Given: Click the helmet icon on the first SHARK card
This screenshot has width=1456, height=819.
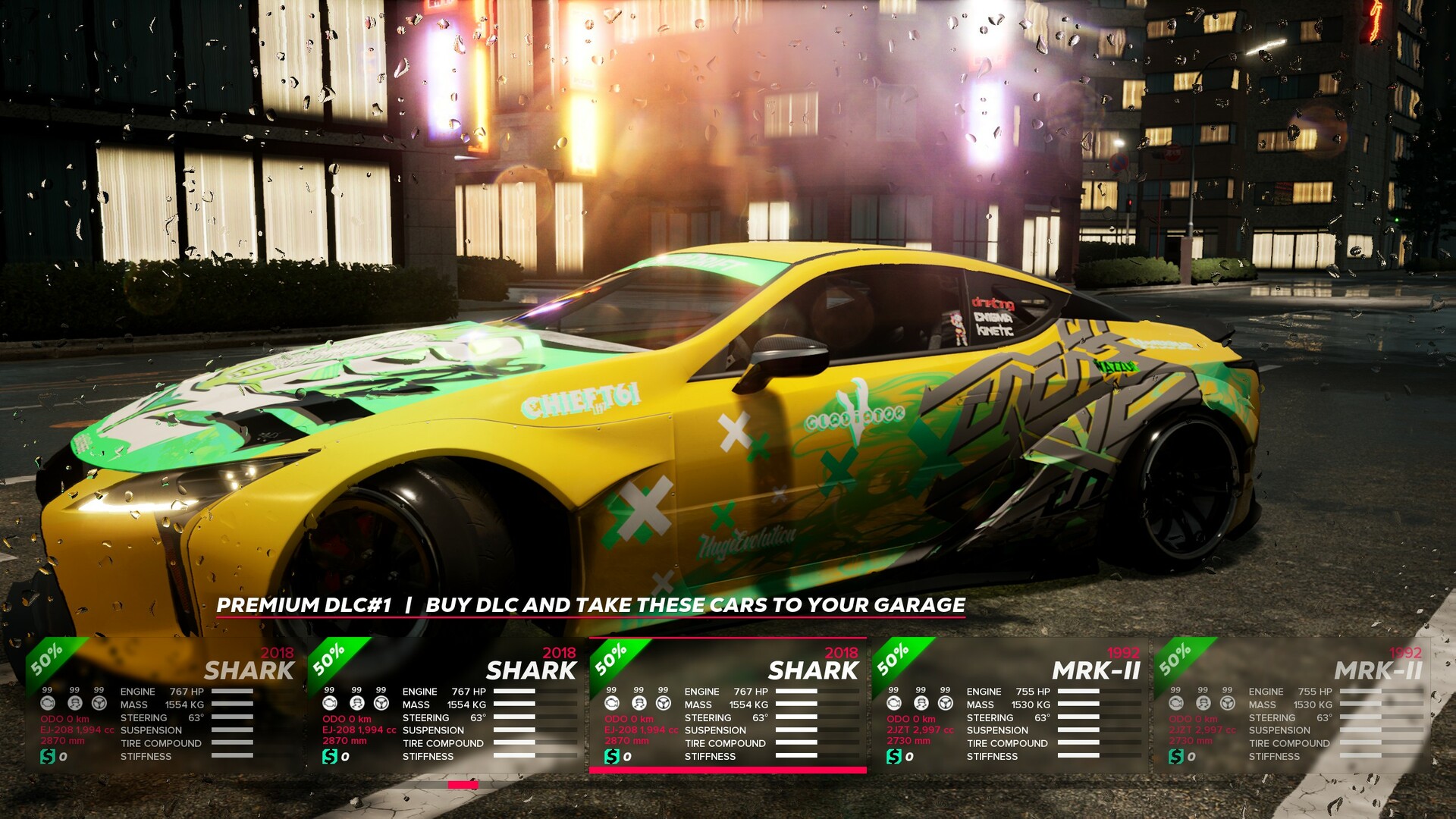Looking at the screenshot, I should point(74,704).
